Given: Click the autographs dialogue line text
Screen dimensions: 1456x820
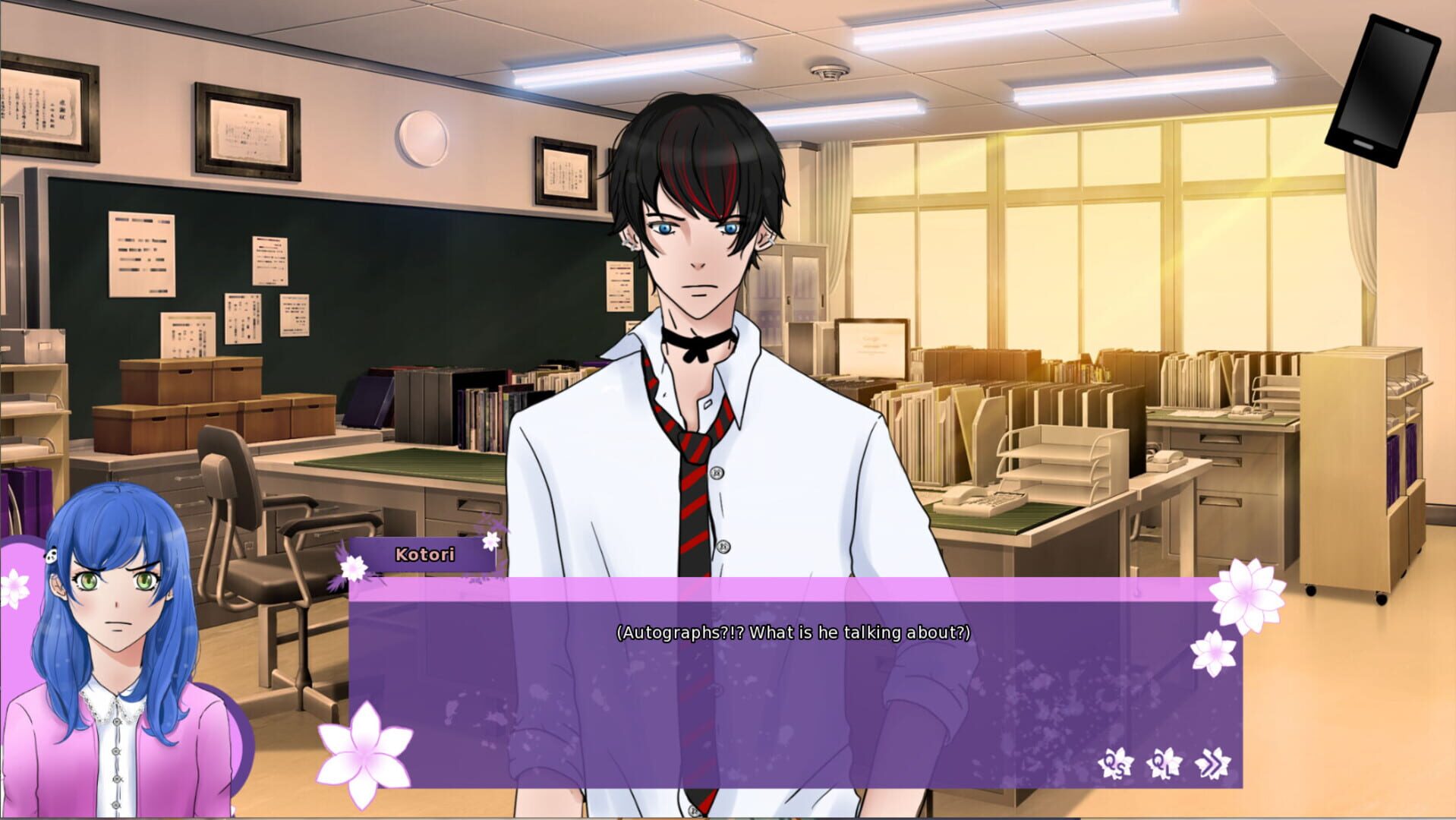Looking at the screenshot, I should pyautogui.click(x=792, y=630).
